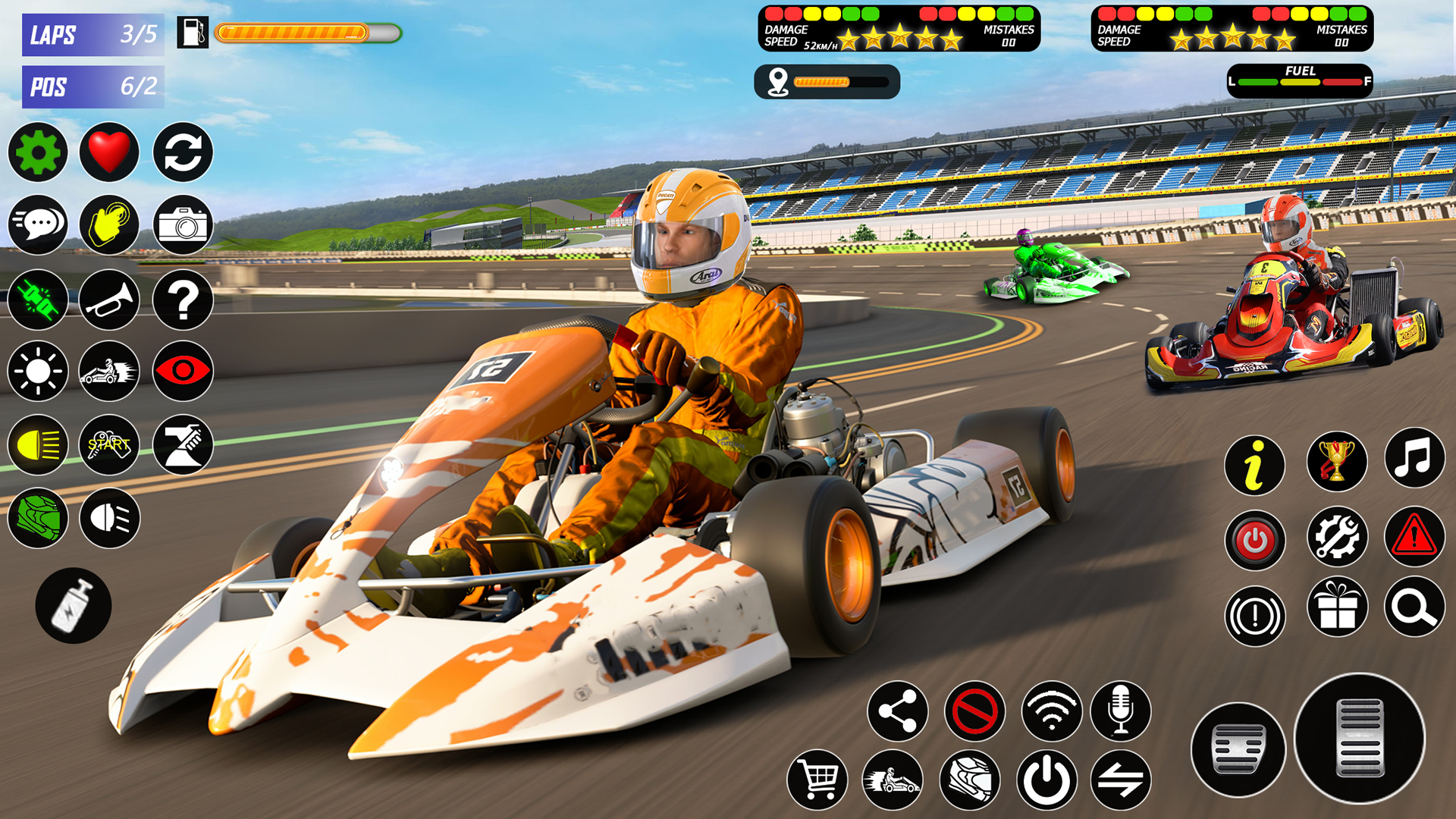Image resolution: width=1456 pixels, height=819 pixels.
Task: Tap the minimap location marker
Action: pyautogui.click(x=777, y=82)
